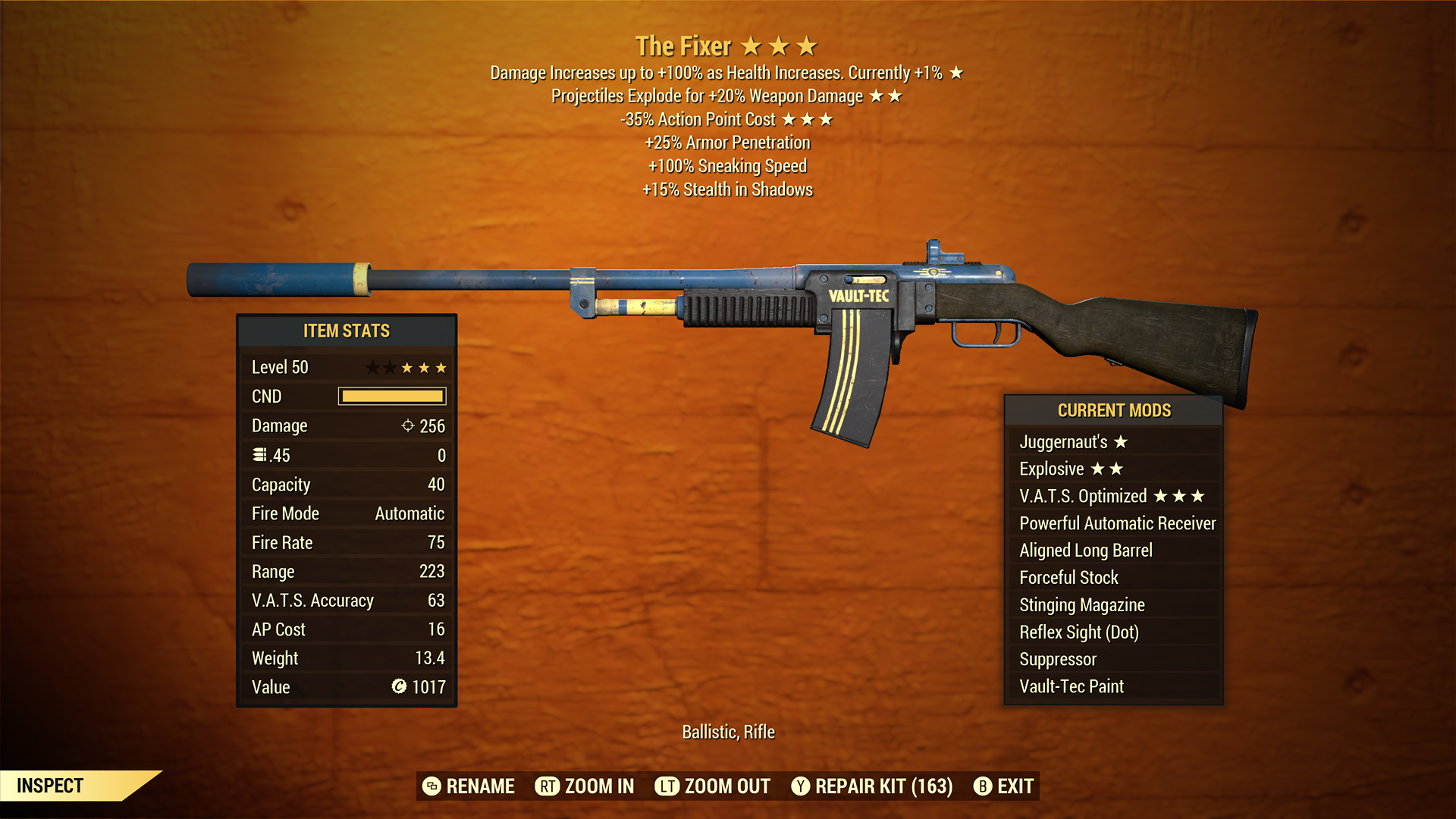Toggle the star next to Juggernaut's mod
This screenshot has height=819, width=1456.
(x=1122, y=441)
